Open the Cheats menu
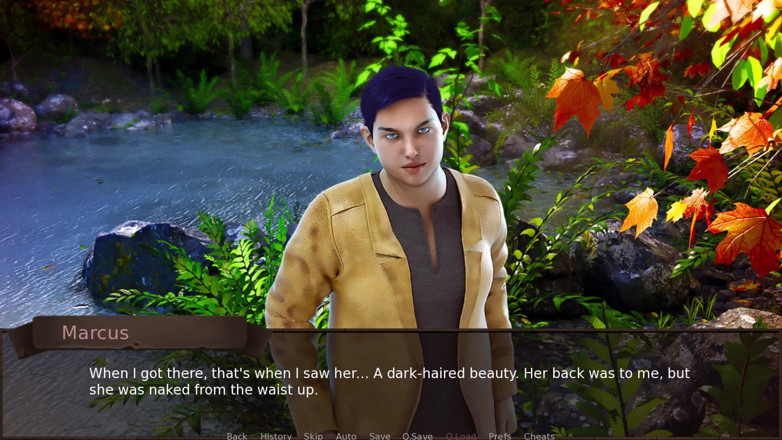The image size is (782, 440). pos(539,435)
